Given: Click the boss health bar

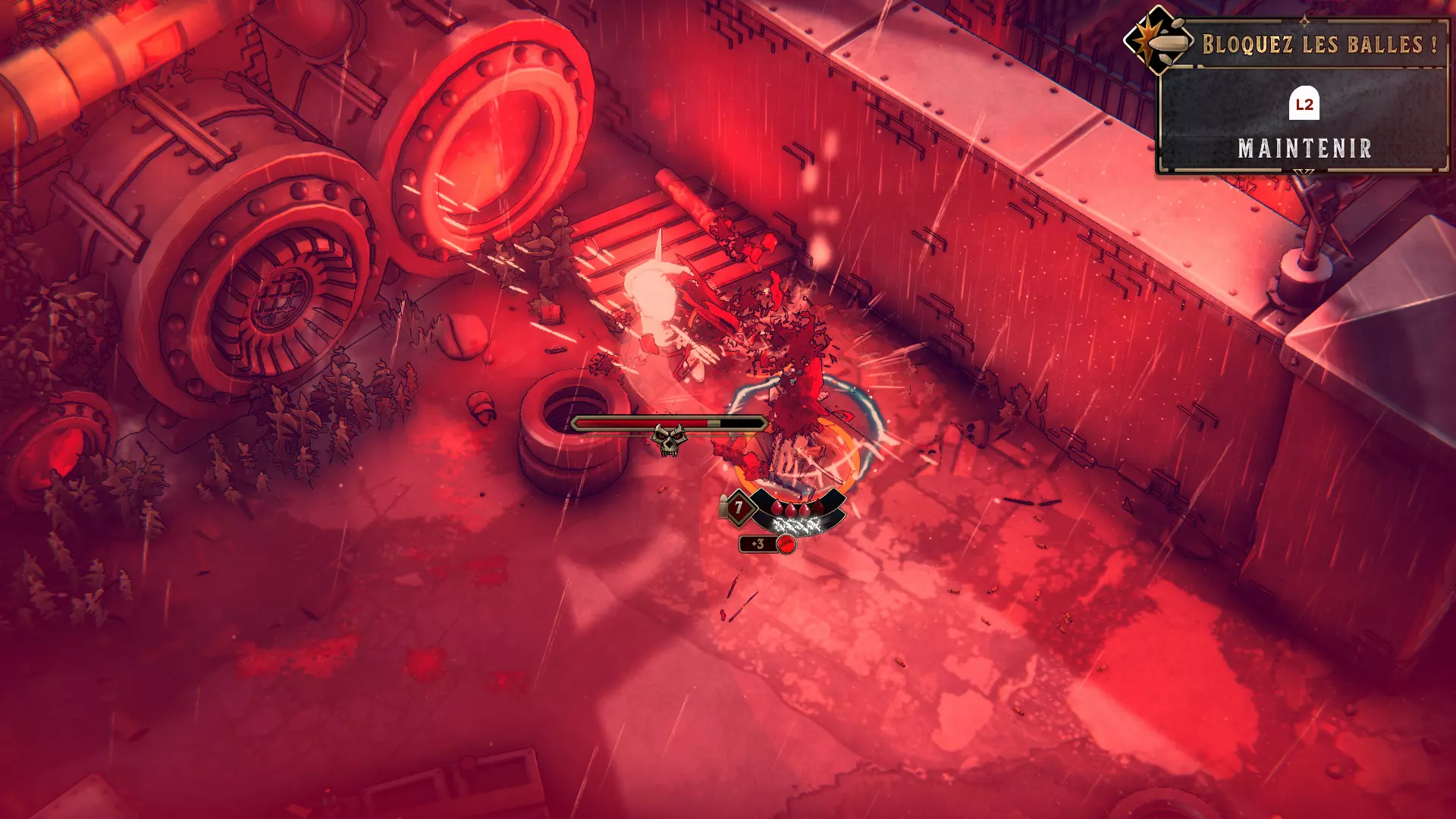Looking at the screenshot, I should click(667, 422).
